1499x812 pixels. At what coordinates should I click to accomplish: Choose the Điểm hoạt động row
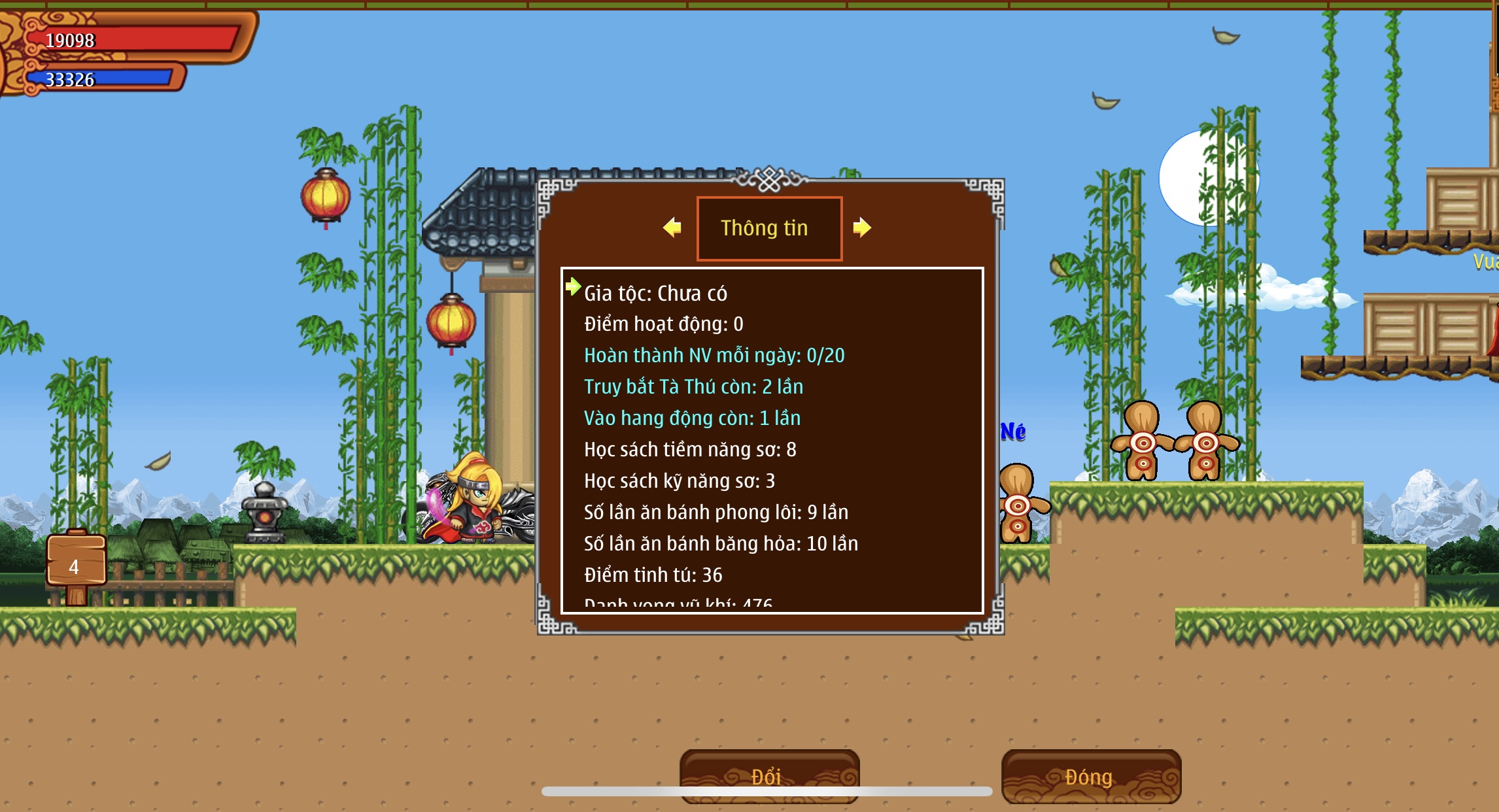tap(663, 324)
